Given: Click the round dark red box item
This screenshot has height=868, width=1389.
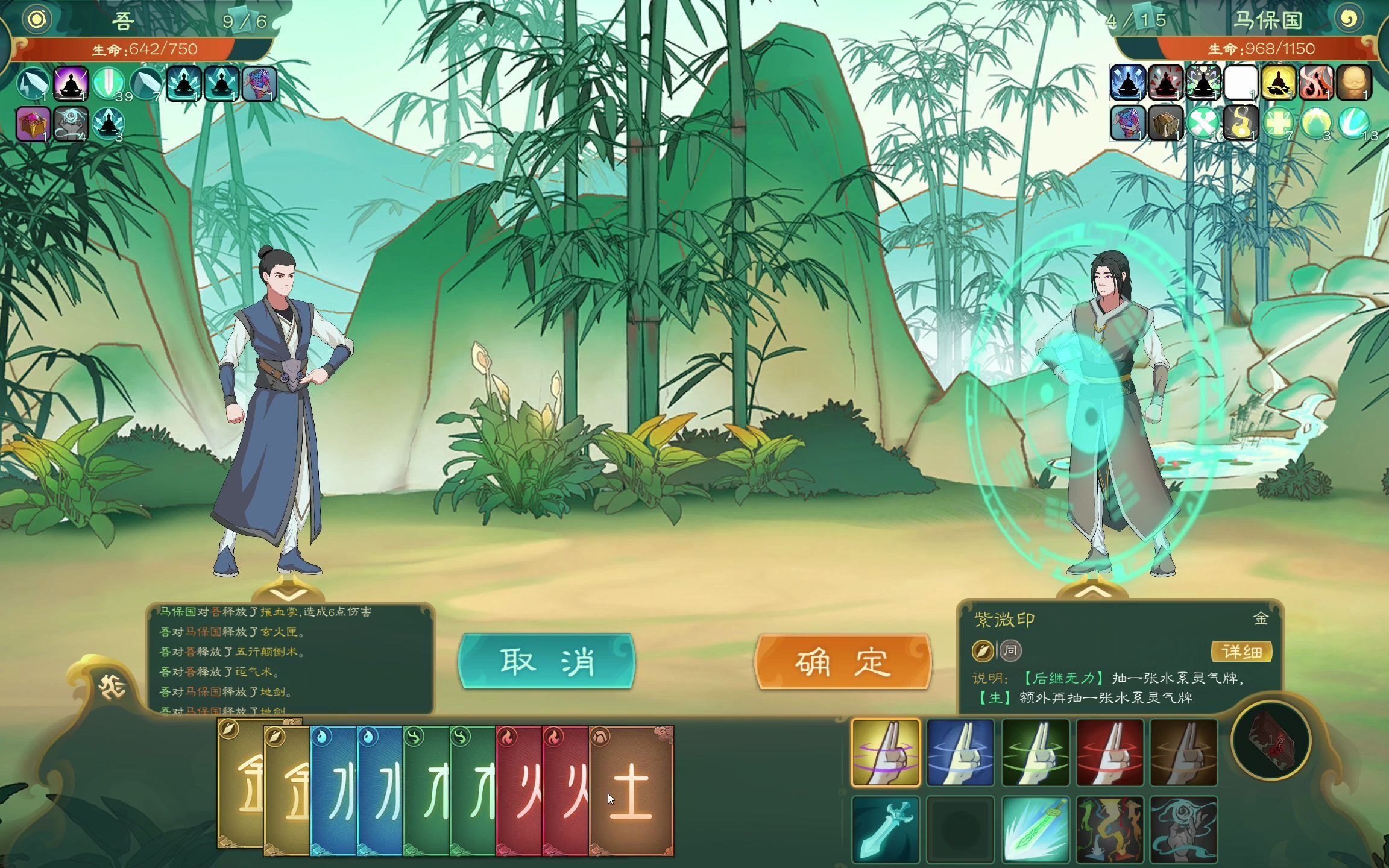Looking at the screenshot, I should [1270, 740].
